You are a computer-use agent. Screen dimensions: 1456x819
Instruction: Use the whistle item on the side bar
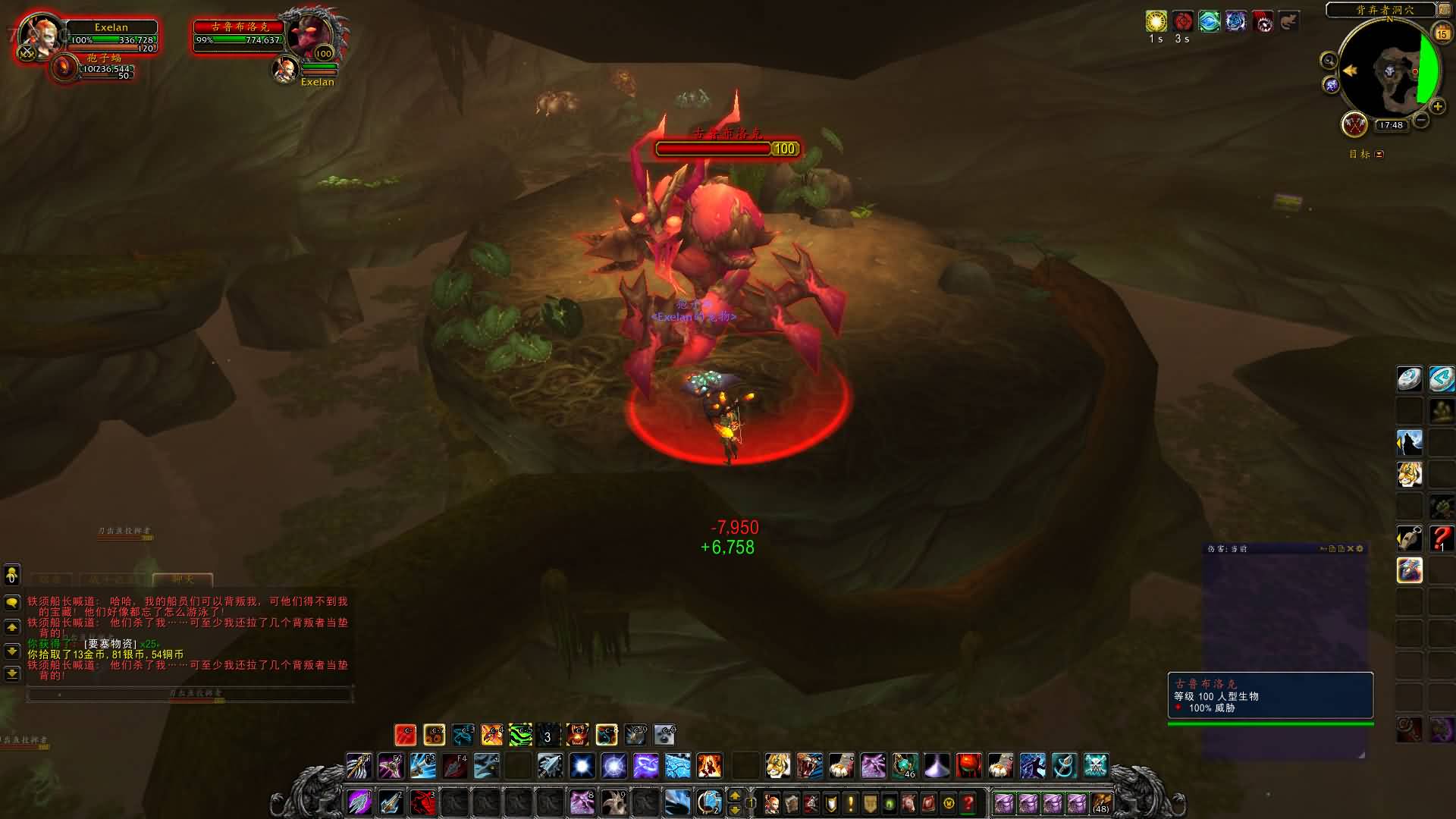coord(1409,538)
